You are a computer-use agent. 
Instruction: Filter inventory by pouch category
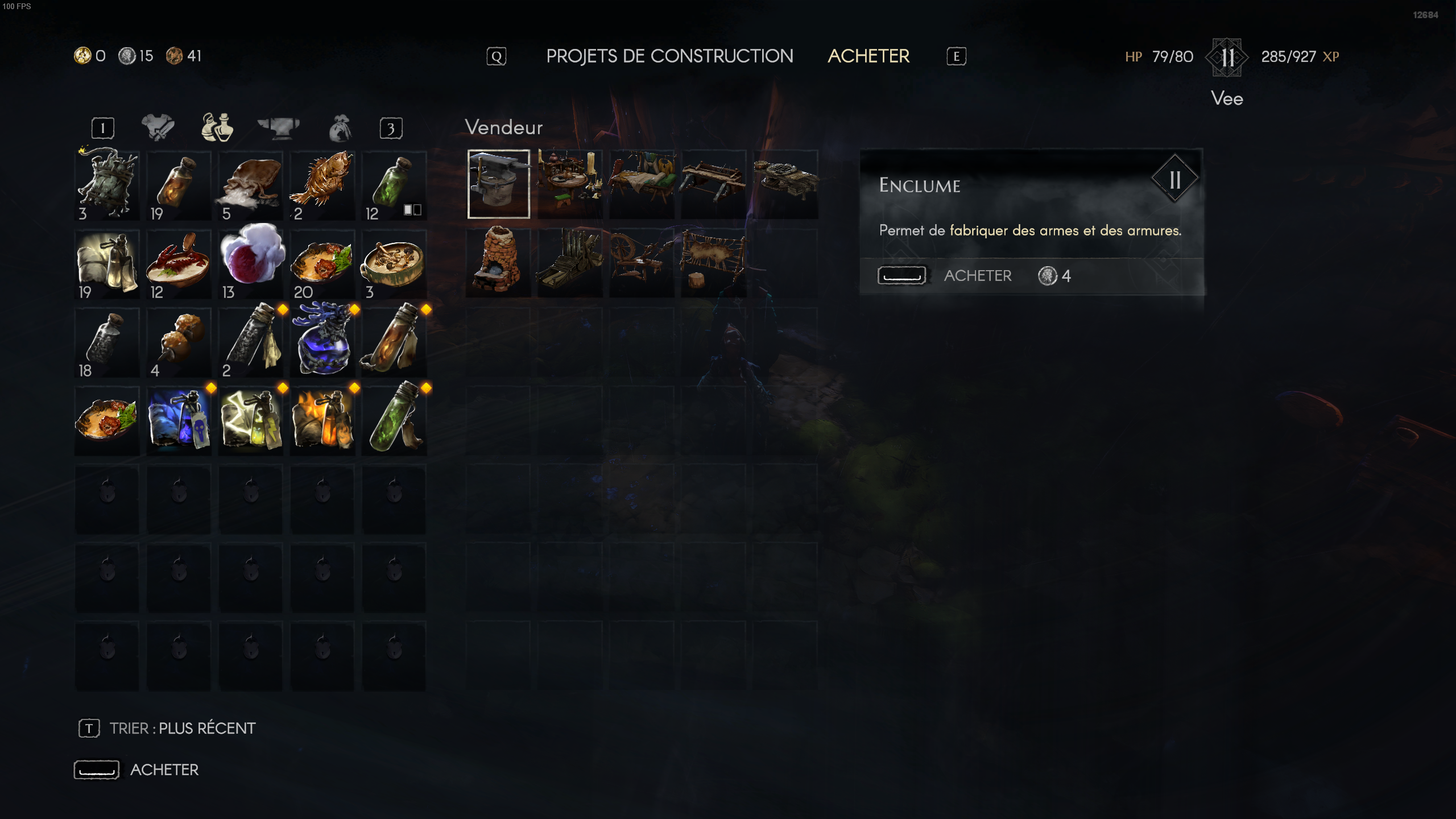(340, 129)
